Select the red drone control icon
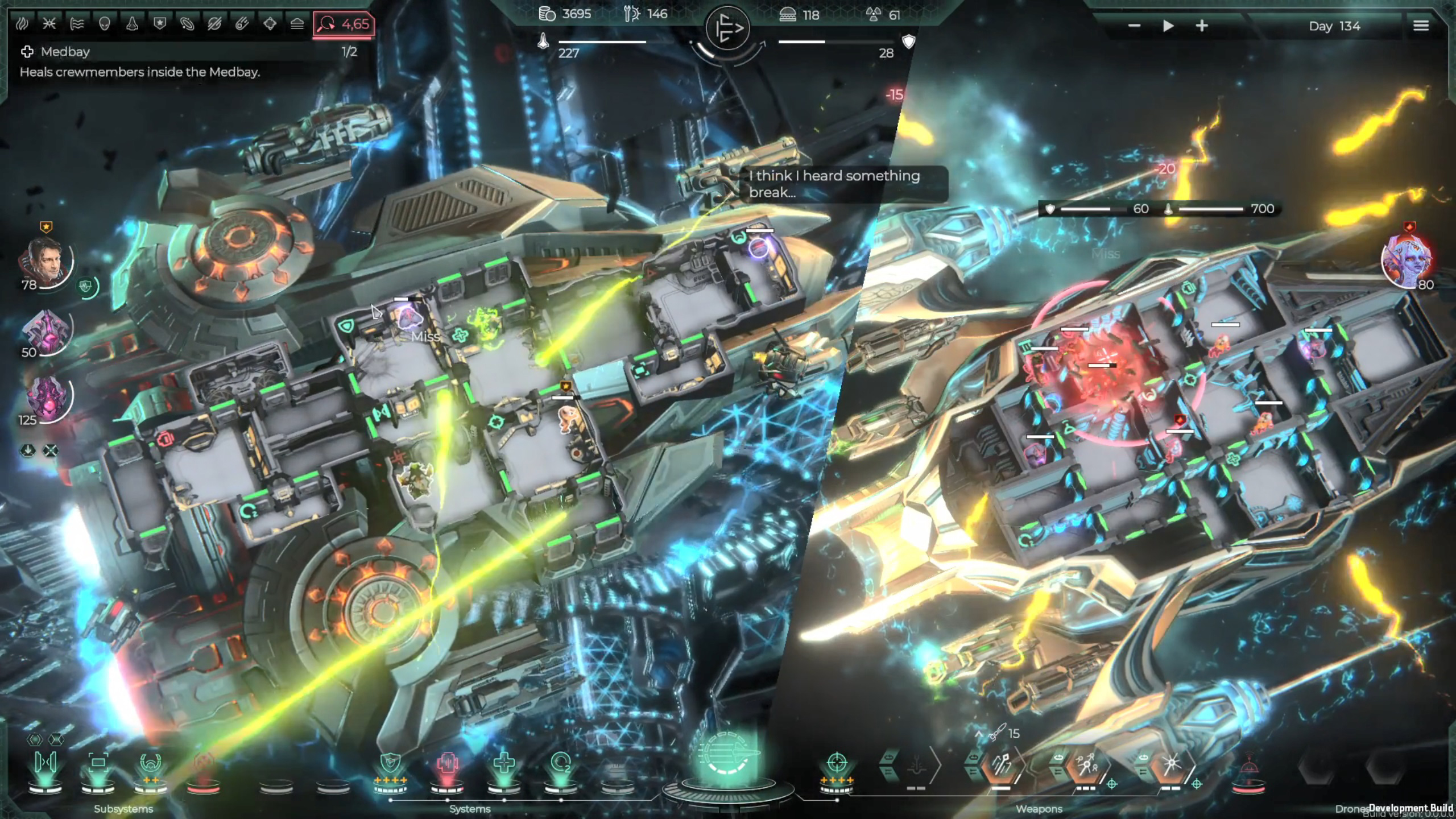The width and height of the screenshot is (1456, 819). point(1248,768)
